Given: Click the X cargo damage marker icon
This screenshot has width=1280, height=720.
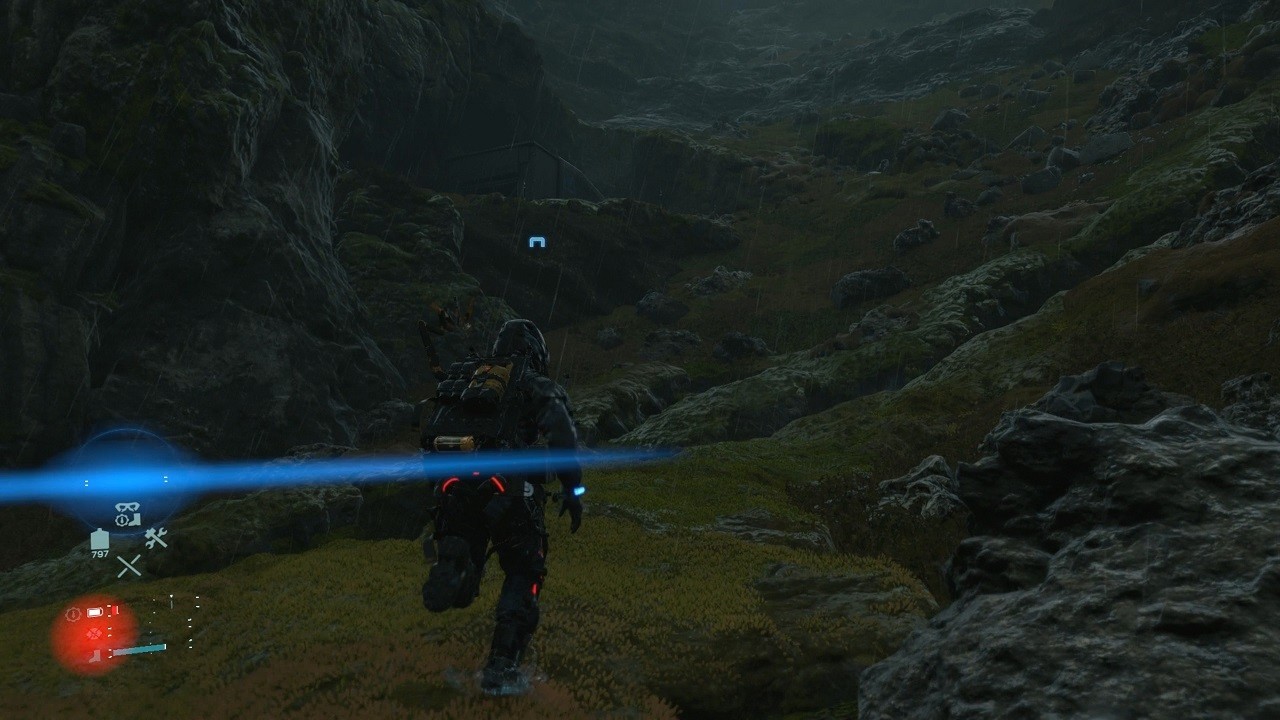Looking at the screenshot, I should [129, 564].
